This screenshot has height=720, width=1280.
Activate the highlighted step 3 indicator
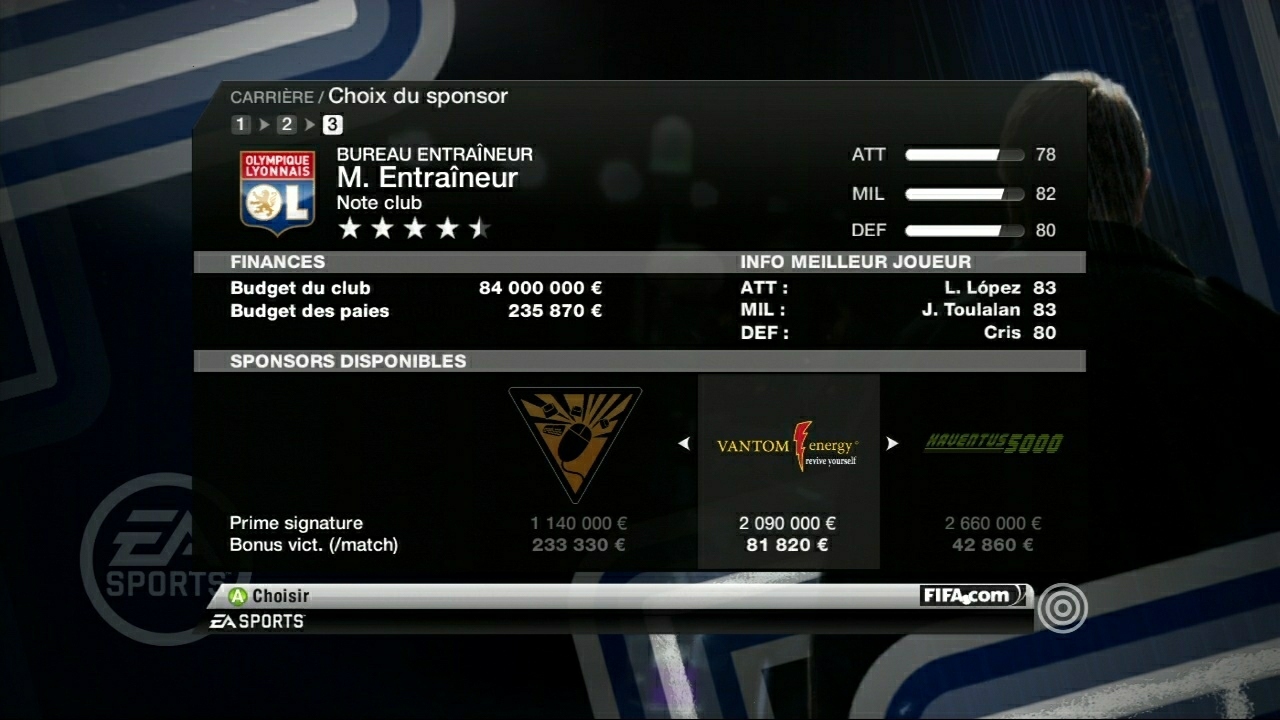330,124
